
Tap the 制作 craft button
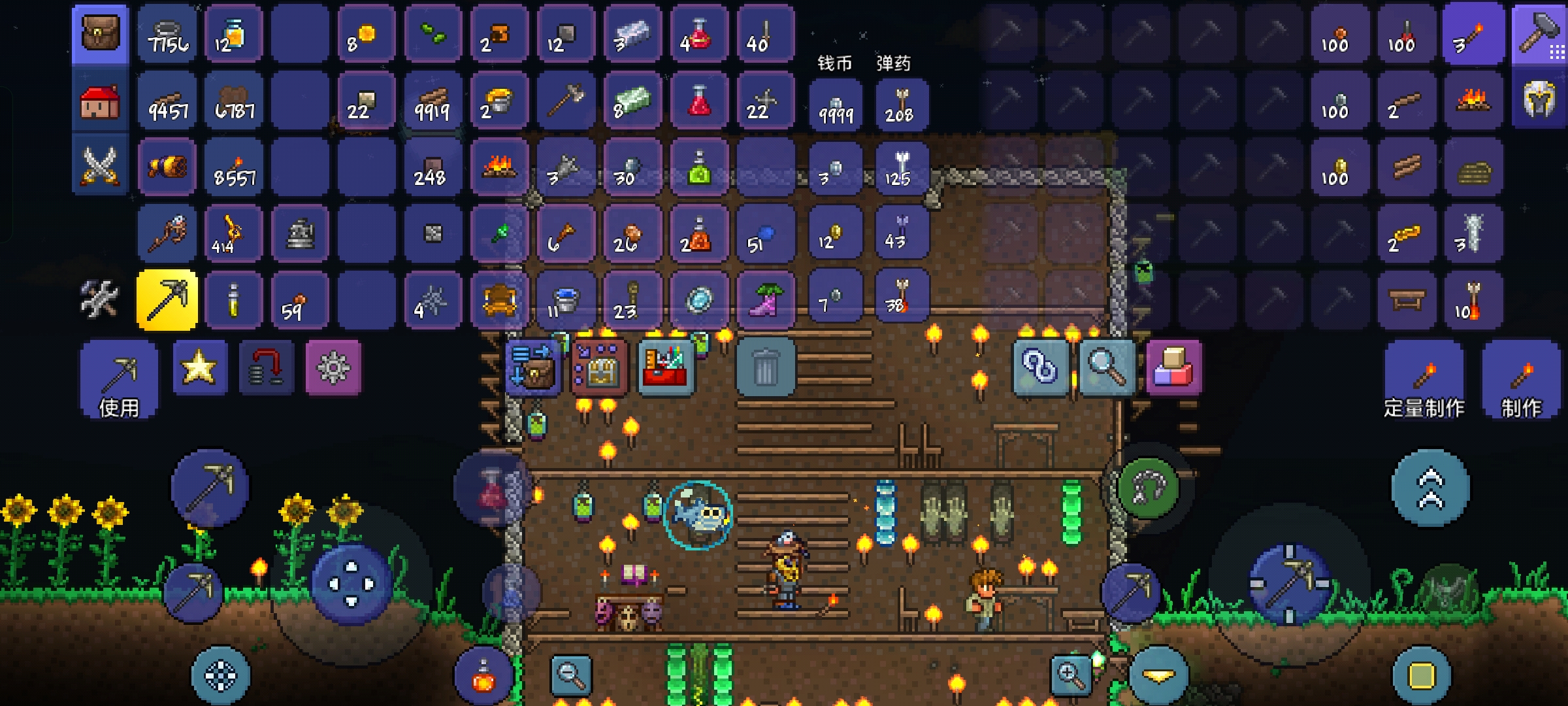(1521, 380)
